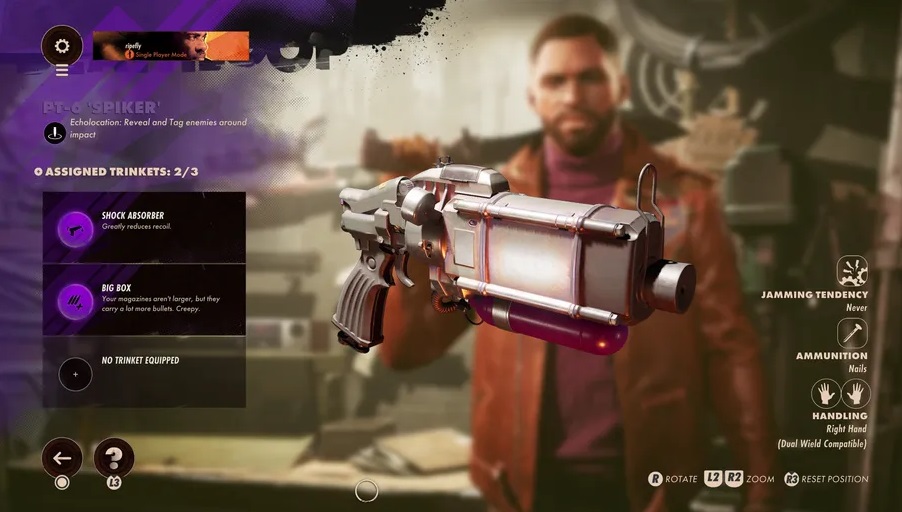Select the Shock Absorber trinket slot
This screenshot has height=512, width=902.
[x=144, y=228]
